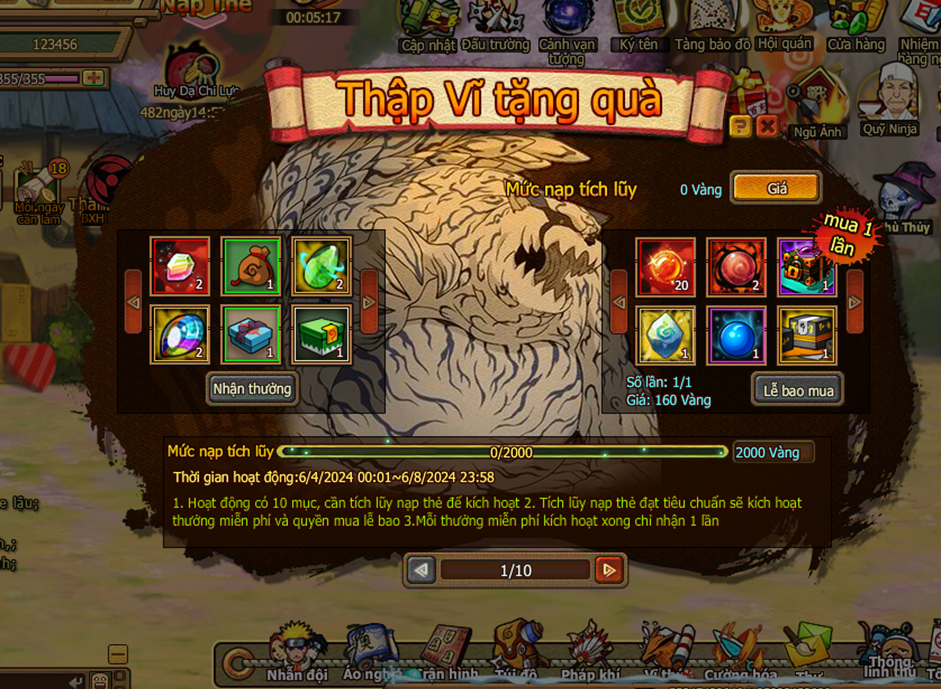The image size is (941, 689).
Task: Open the Trận hình formation menu
Action: [449, 655]
